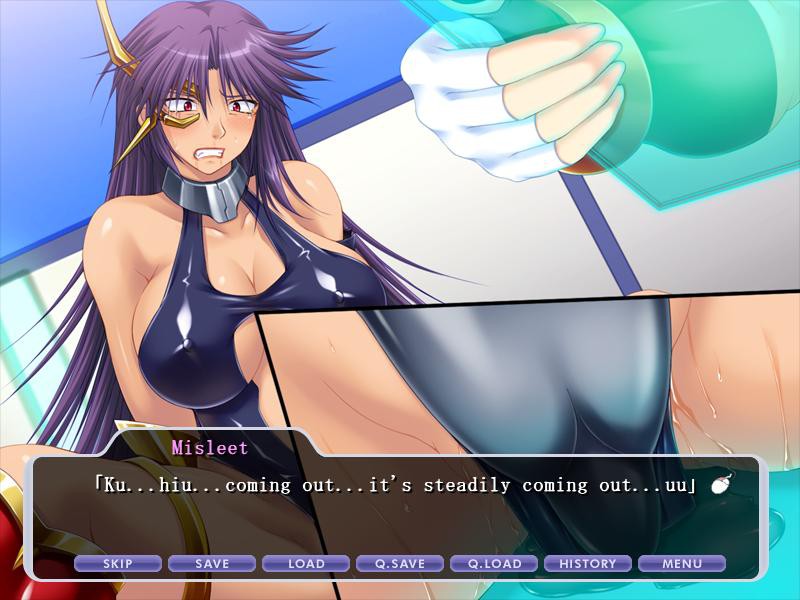
Task: Open the game MENU
Action: click(x=682, y=564)
